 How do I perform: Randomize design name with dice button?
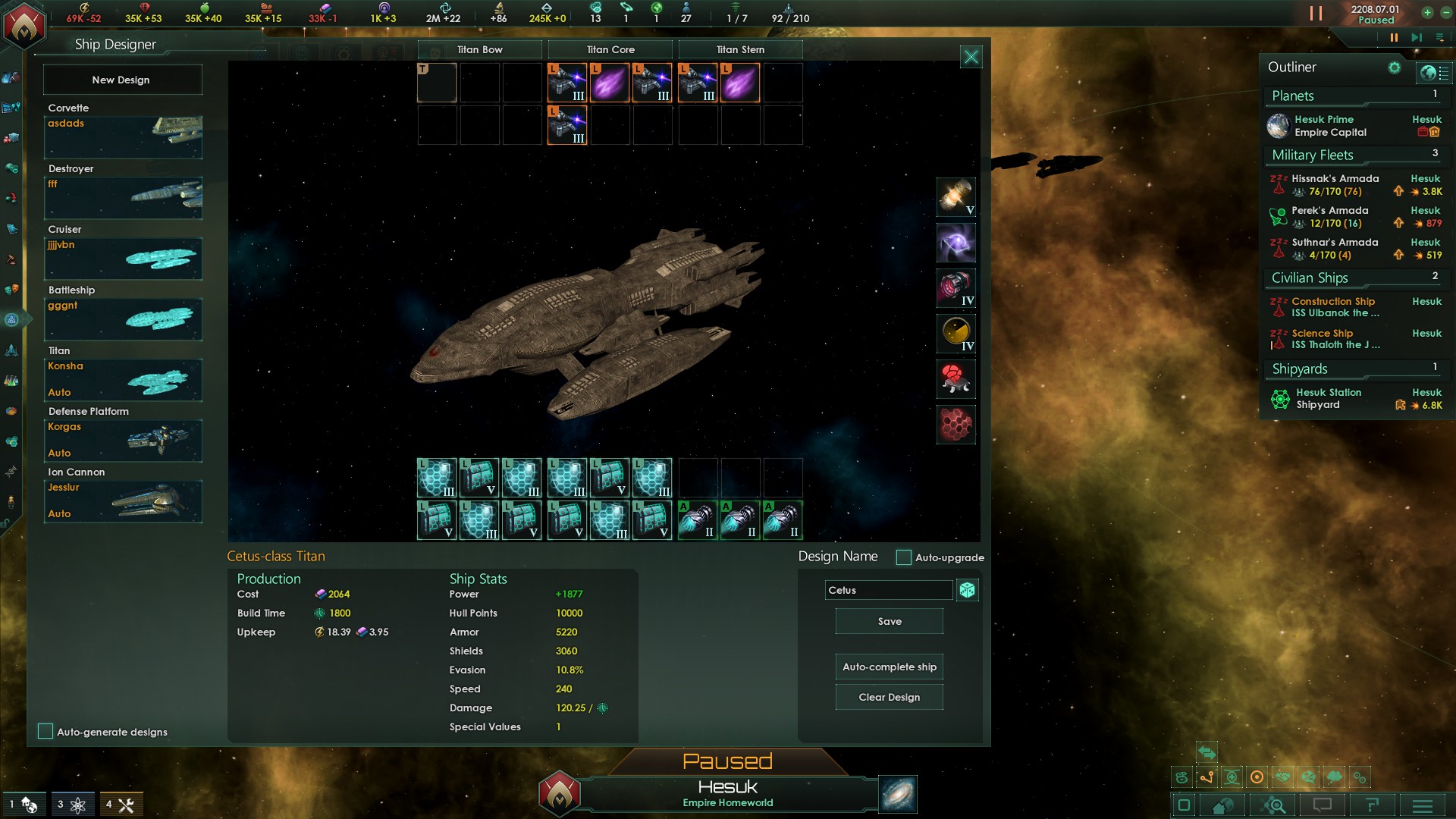(967, 590)
